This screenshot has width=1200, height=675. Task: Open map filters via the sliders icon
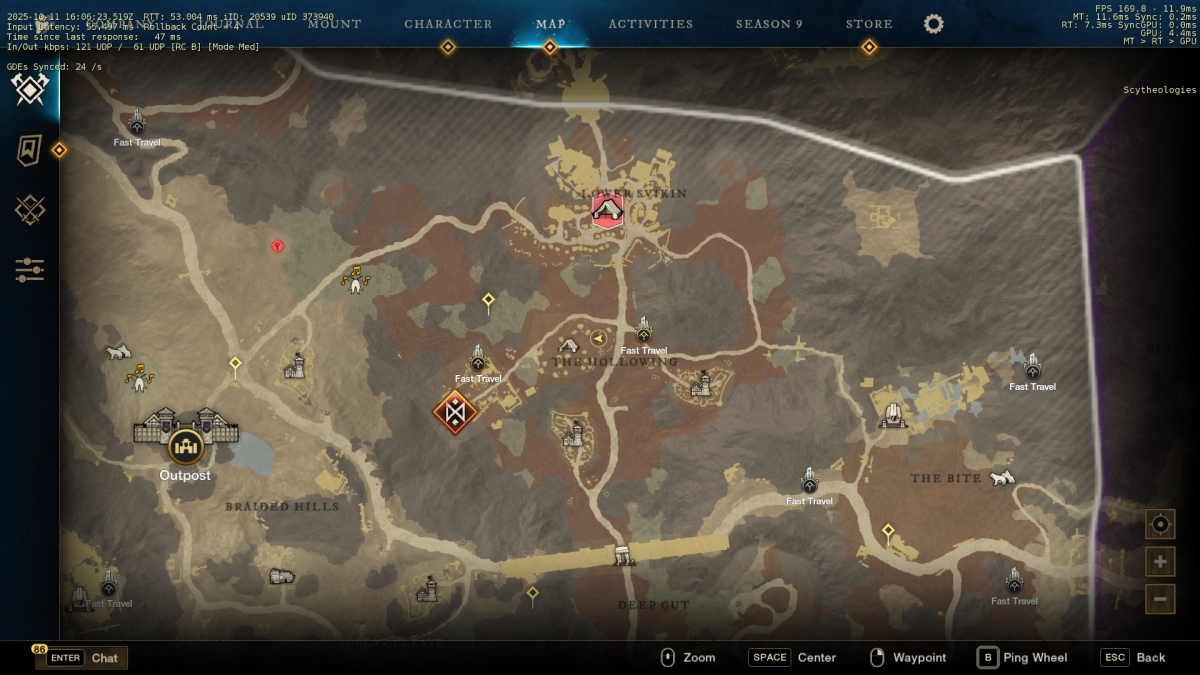pos(30,269)
